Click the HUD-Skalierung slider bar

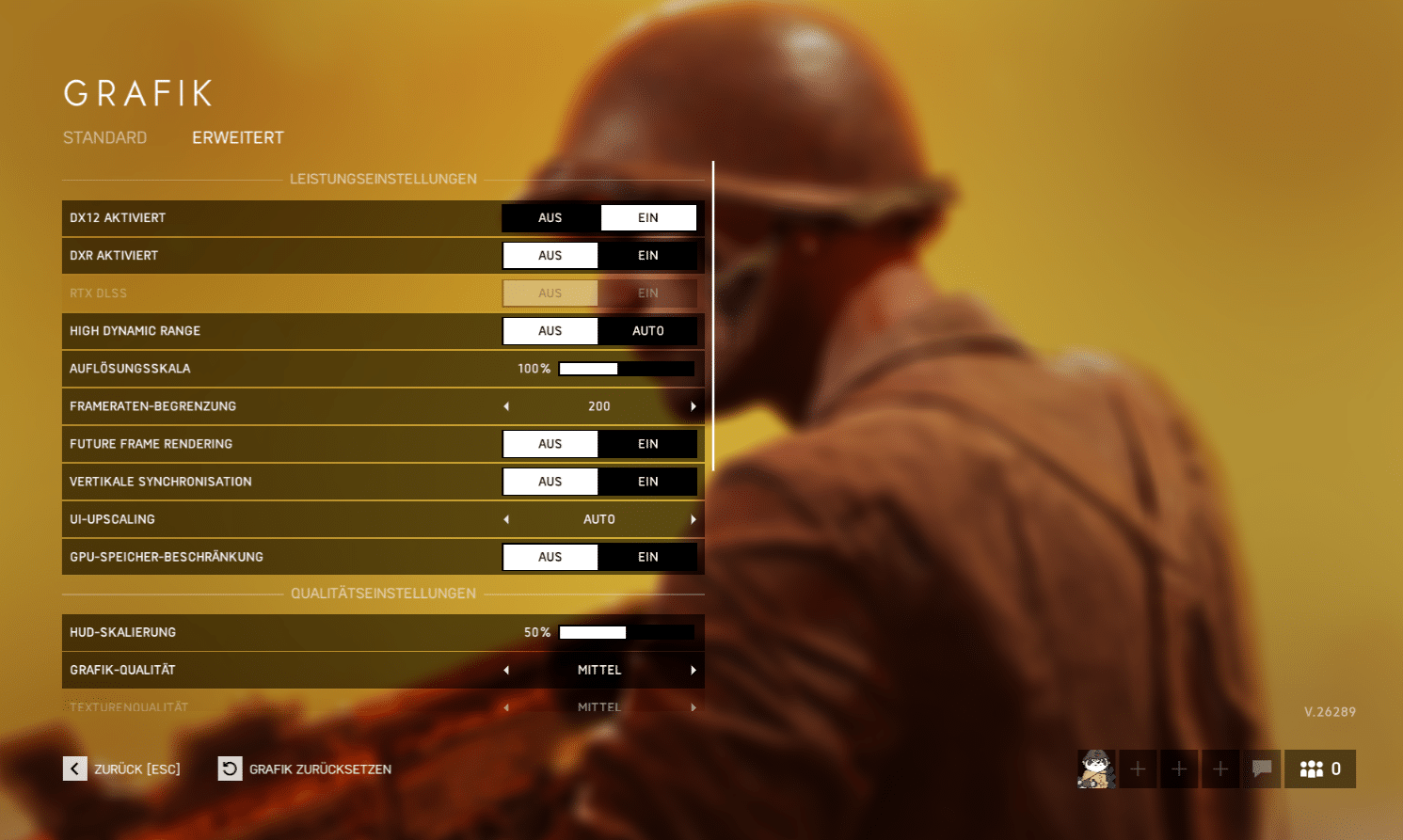[x=627, y=632]
